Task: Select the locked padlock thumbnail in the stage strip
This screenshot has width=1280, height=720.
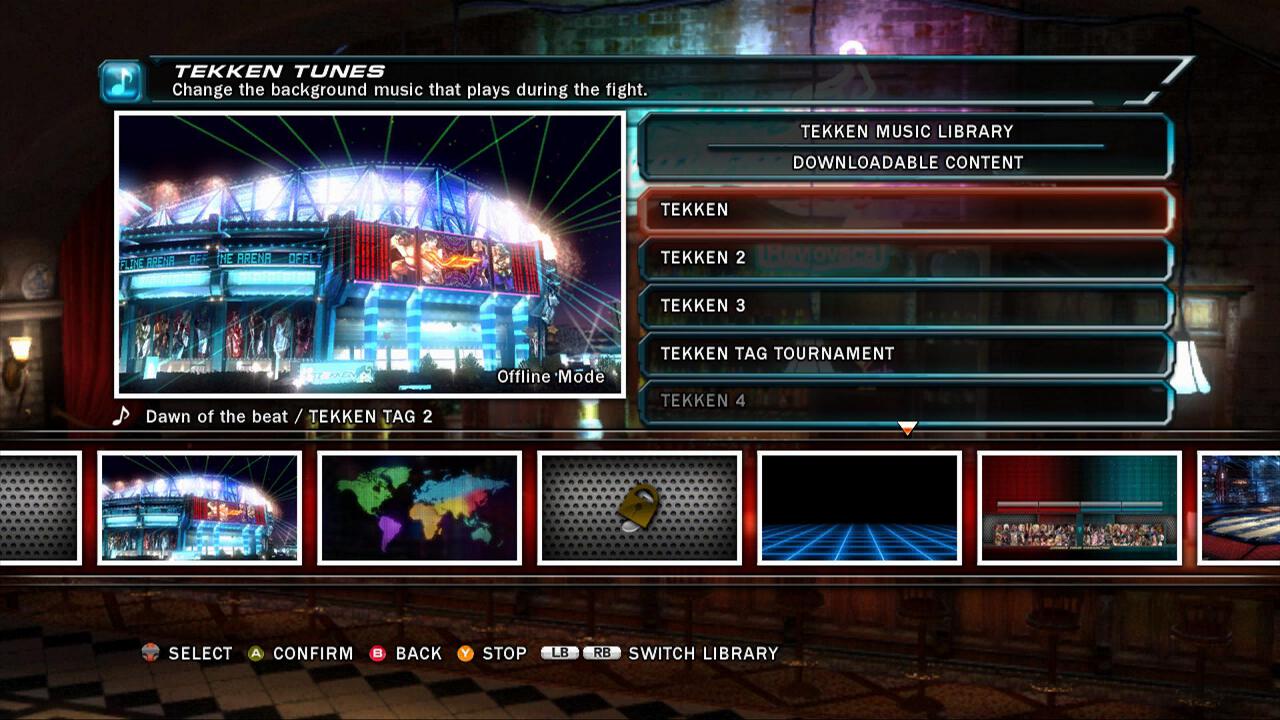Action: pyautogui.click(x=638, y=510)
